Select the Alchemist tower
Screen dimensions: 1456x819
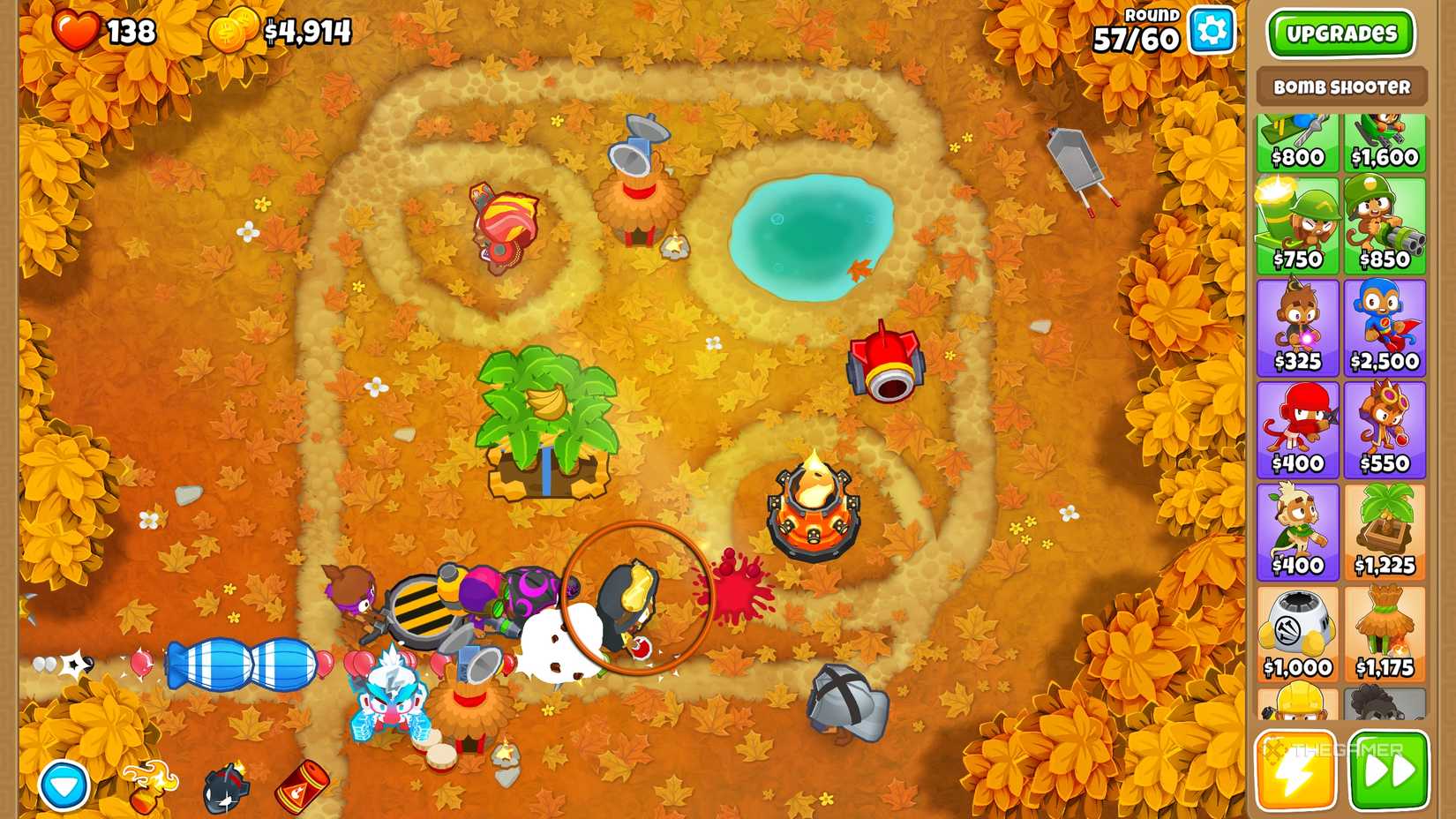pos(1387,428)
